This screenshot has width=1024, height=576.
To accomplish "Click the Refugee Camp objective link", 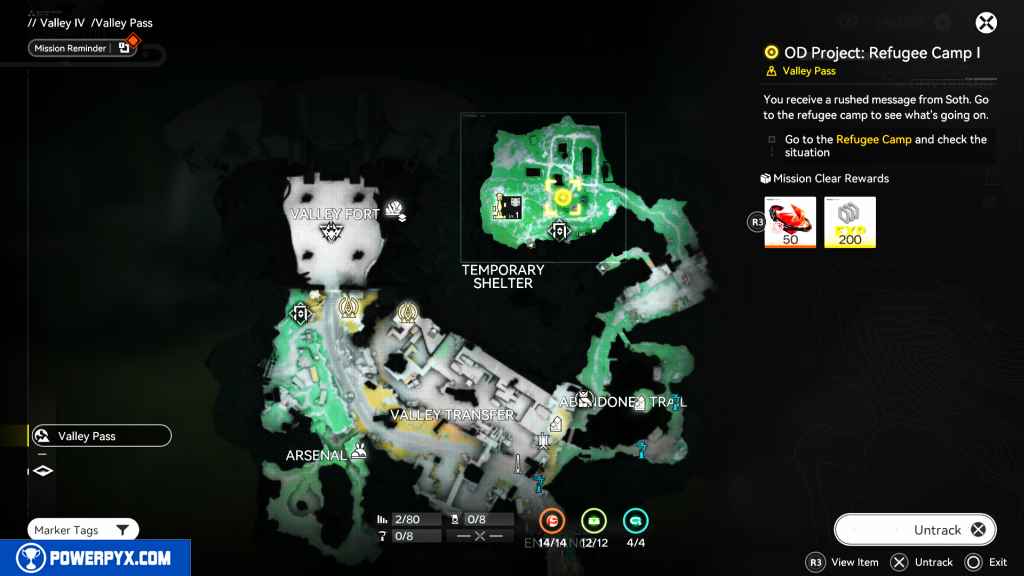I will (873, 139).
